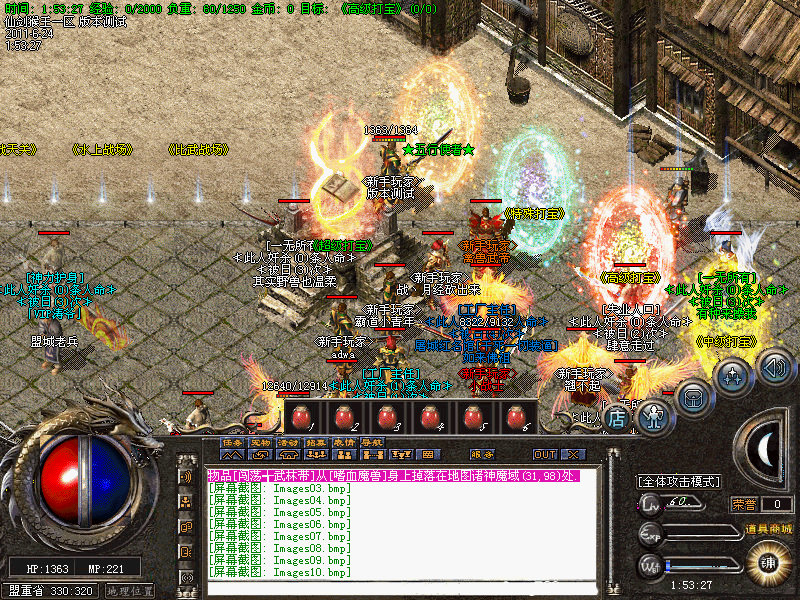Image resolution: width=800 pixels, height=600 pixels.
Task: Click the 表情 emote button
Action: (x=344, y=441)
